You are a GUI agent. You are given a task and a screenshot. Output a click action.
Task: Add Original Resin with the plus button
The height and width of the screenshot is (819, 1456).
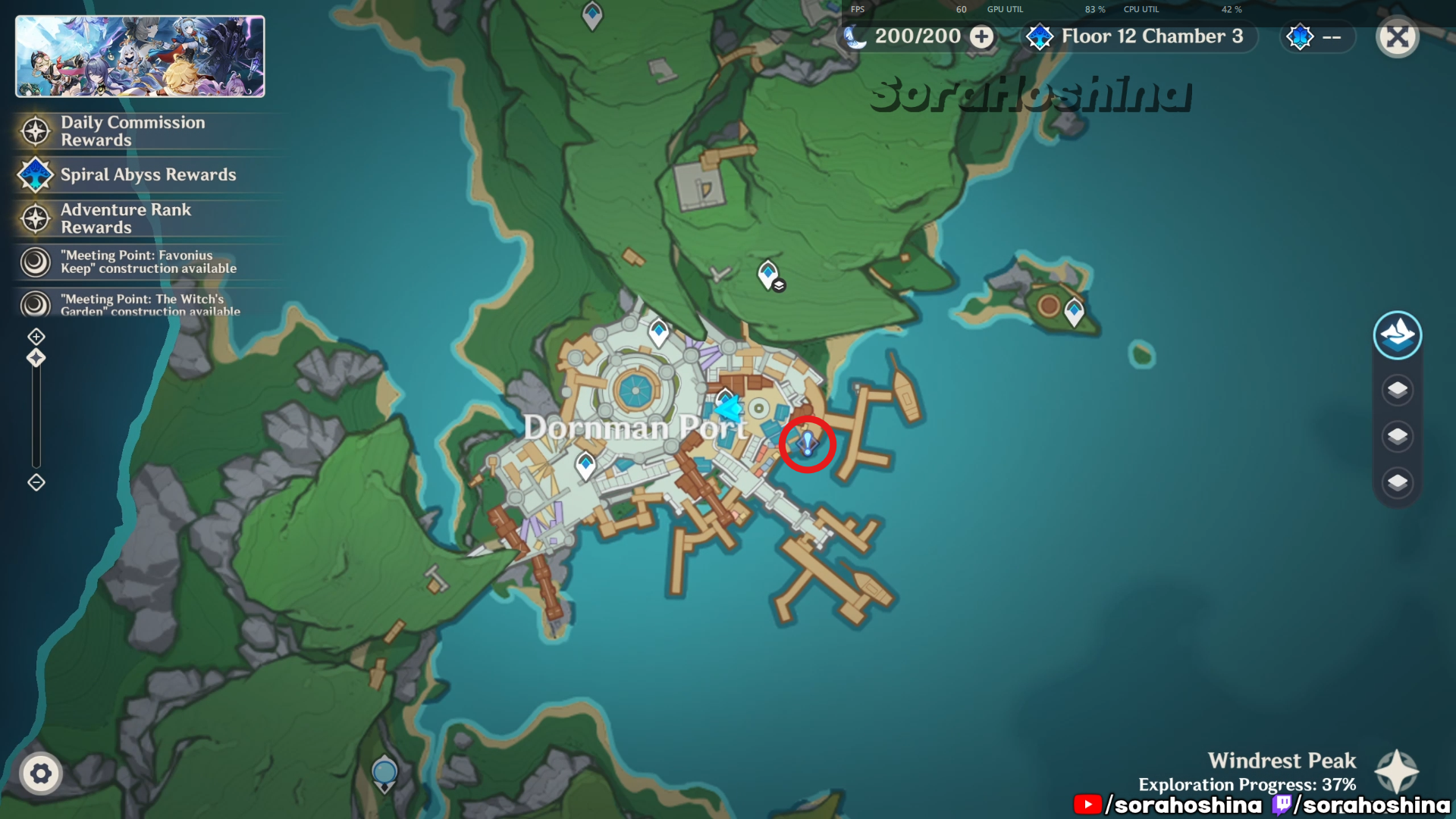(x=982, y=36)
